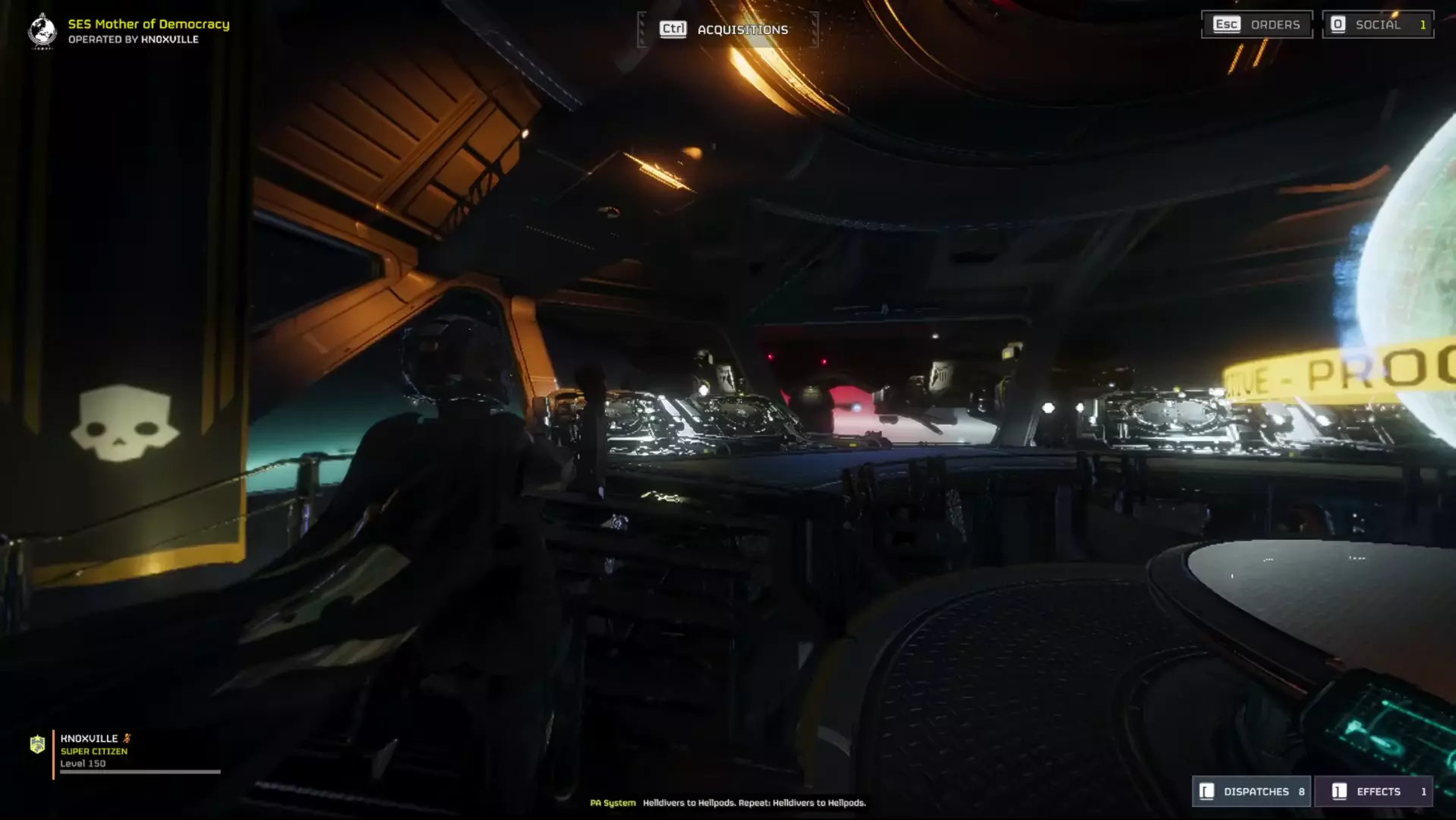The width and height of the screenshot is (1456, 820).
Task: Click the SES Mother of Democracy ship label
Action: (x=149, y=24)
